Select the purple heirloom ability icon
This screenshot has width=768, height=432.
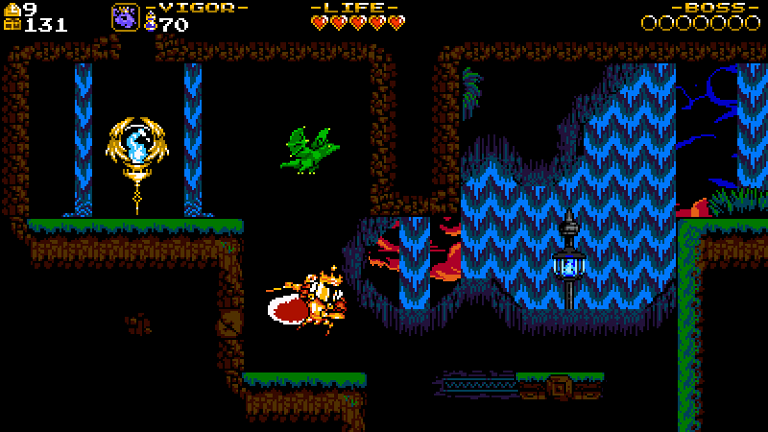(x=126, y=17)
